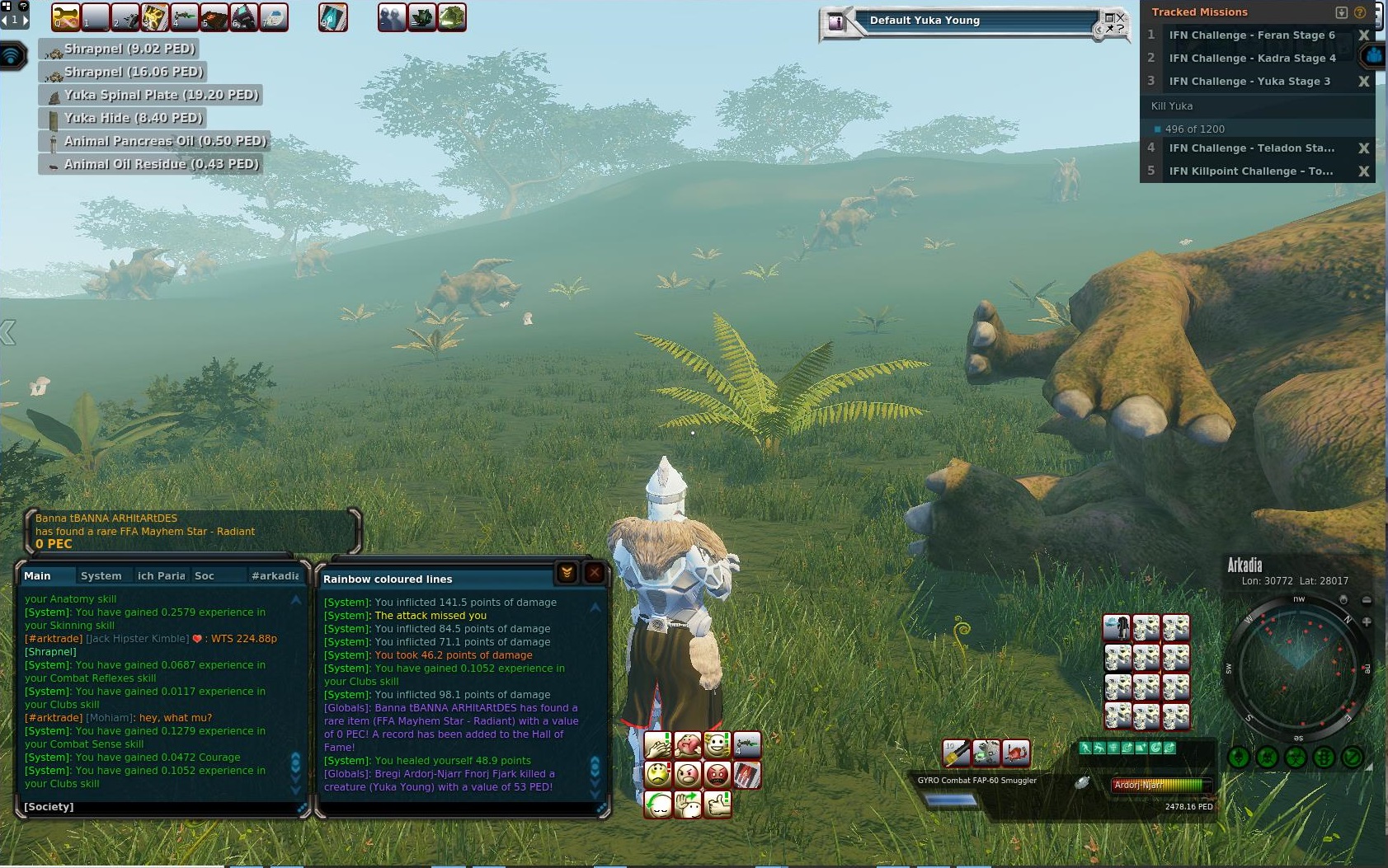
Task: Open the #arkadia chat tab
Action: [x=275, y=575]
